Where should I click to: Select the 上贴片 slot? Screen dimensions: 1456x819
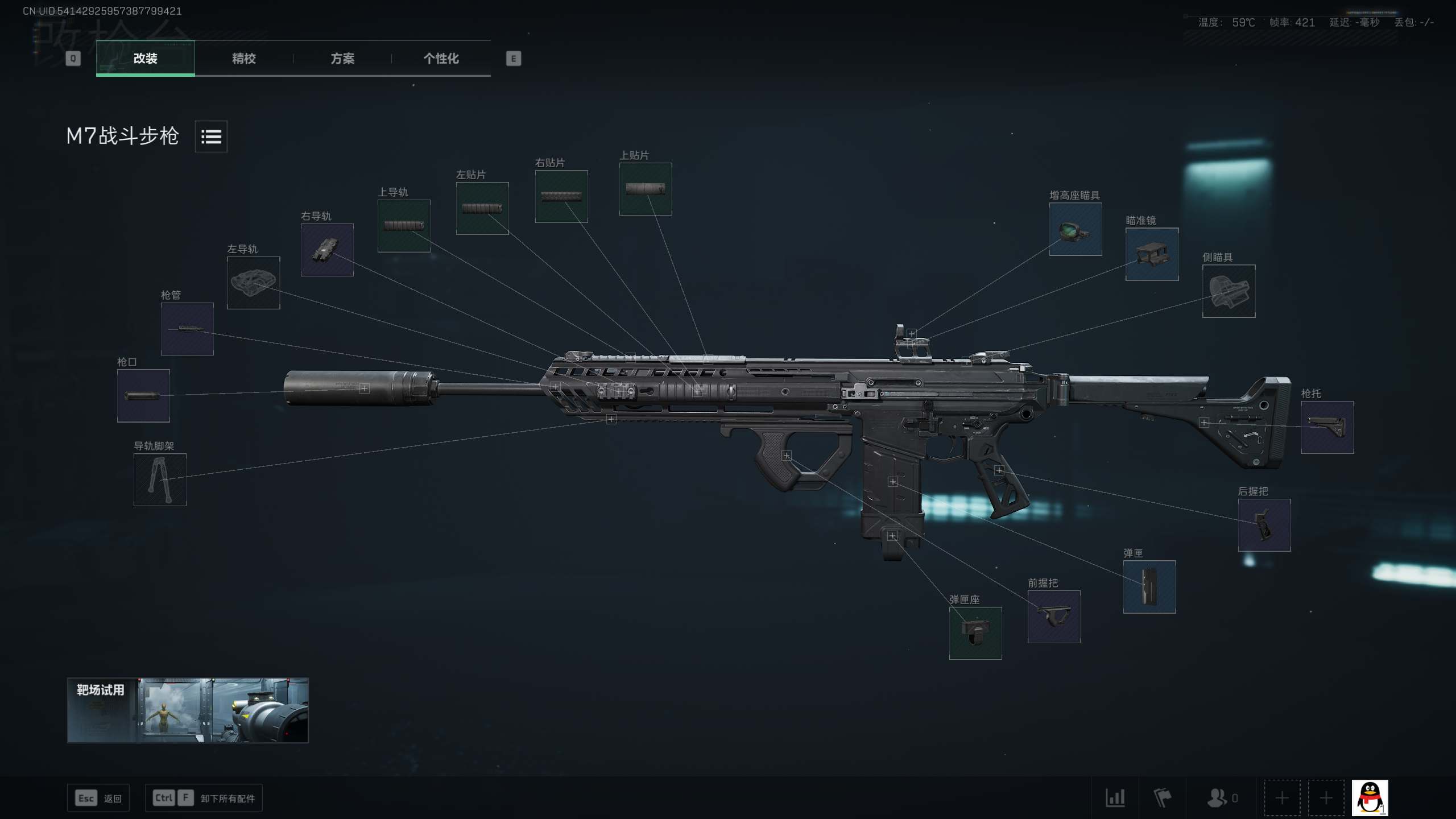(646, 189)
